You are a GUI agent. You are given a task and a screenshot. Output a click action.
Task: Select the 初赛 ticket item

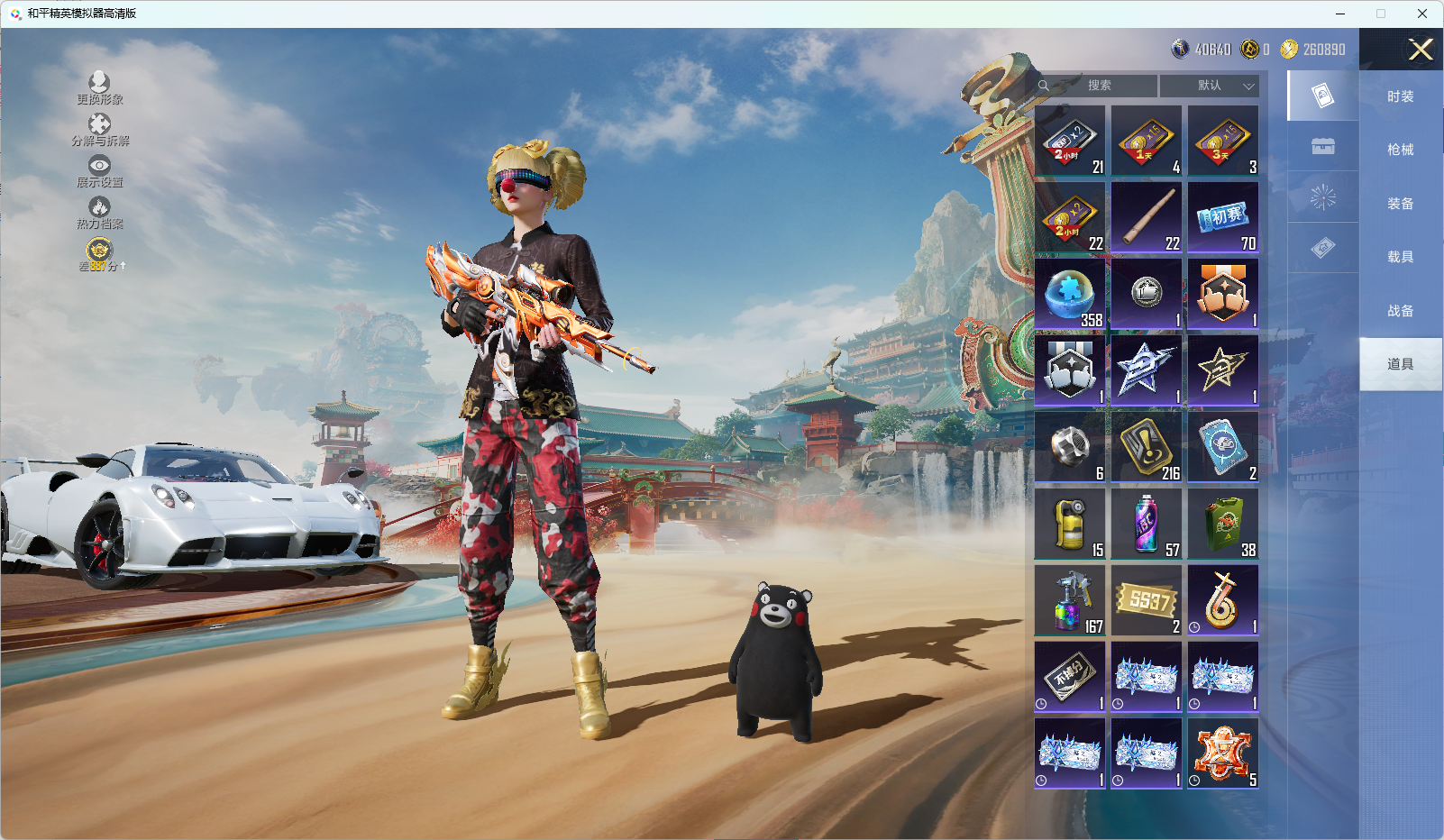1223,218
